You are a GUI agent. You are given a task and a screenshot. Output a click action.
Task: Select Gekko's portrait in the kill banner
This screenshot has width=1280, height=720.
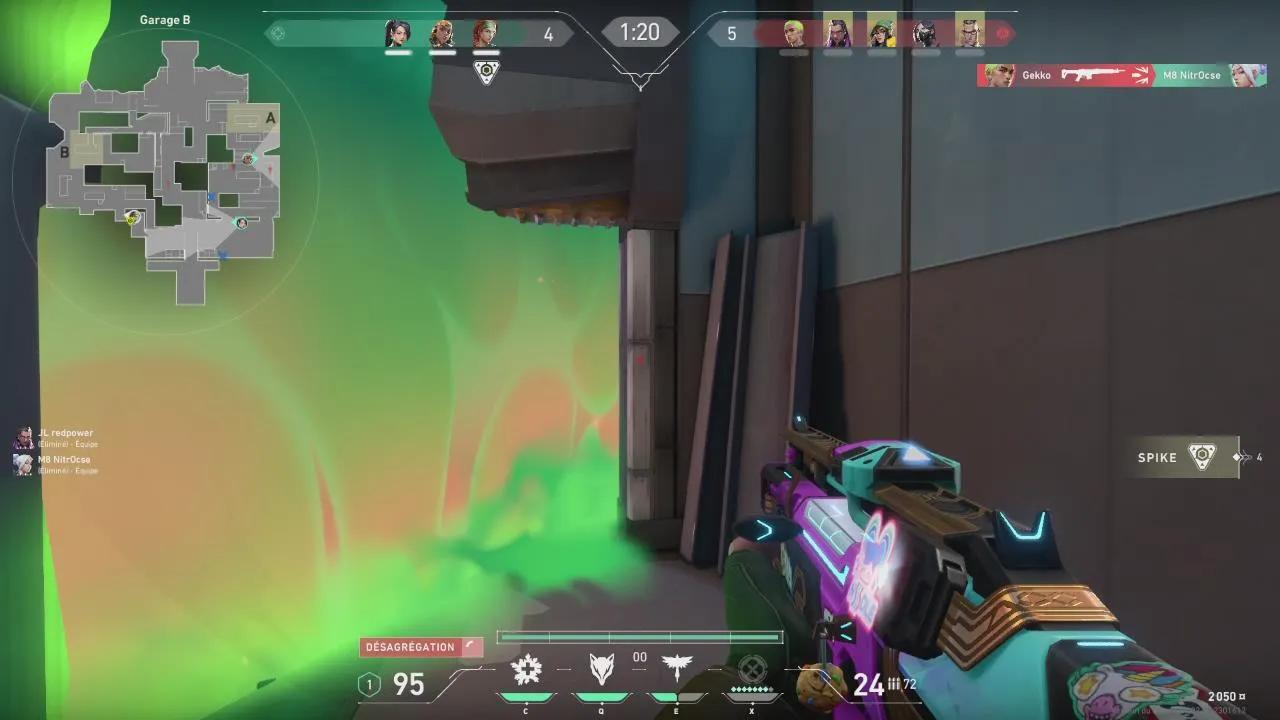click(x=995, y=75)
